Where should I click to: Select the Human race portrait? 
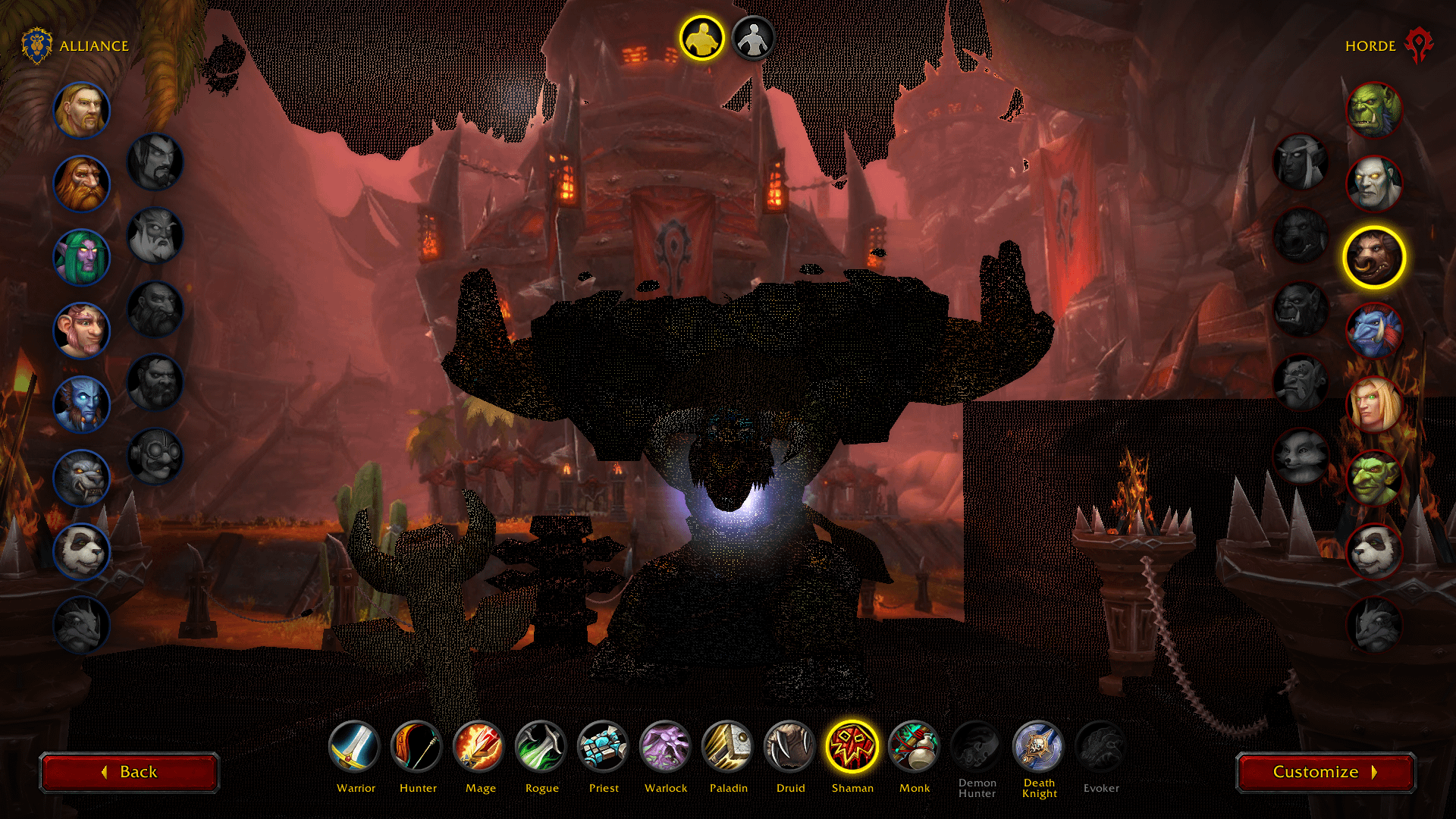pyautogui.click(x=82, y=111)
